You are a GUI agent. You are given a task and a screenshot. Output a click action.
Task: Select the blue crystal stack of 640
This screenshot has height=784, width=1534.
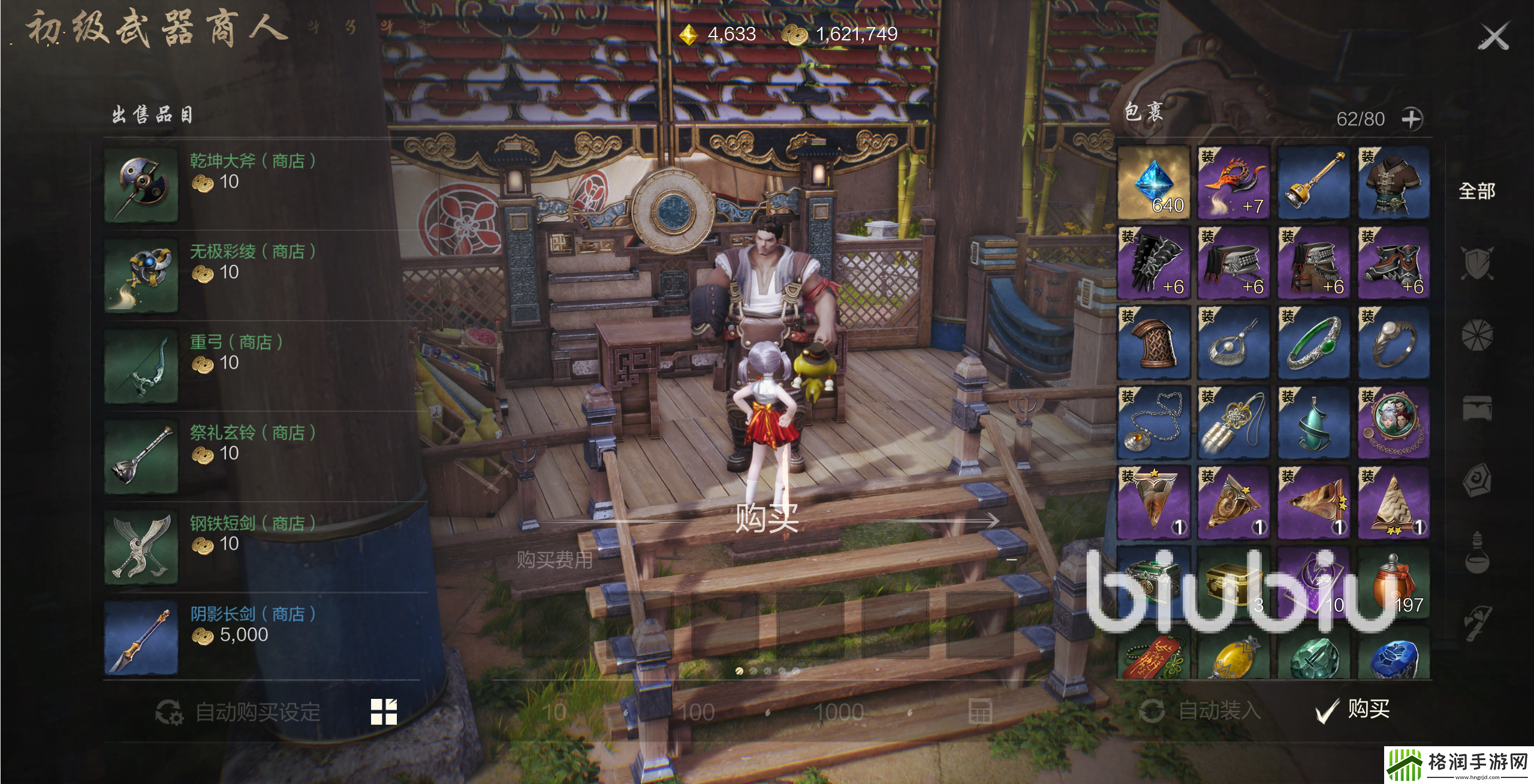(x=1154, y=182)
